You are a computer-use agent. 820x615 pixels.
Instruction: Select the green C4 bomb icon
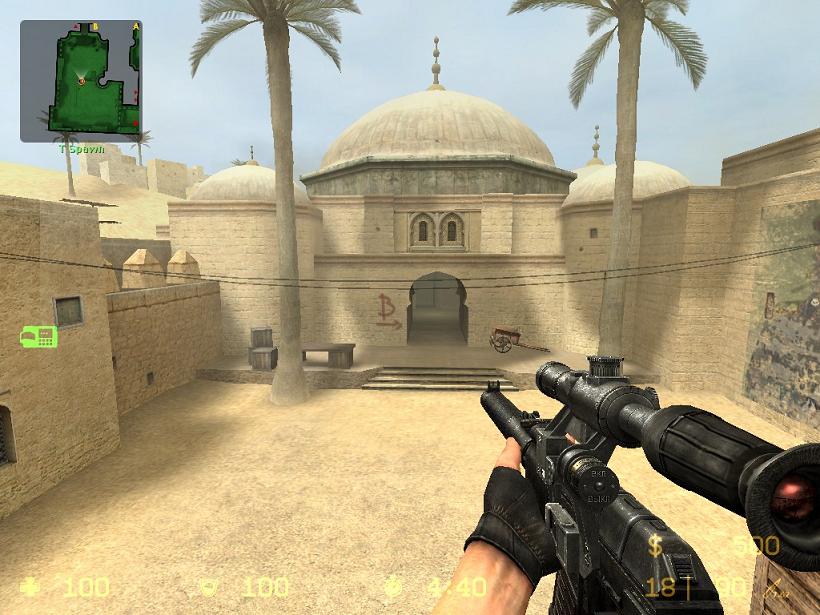[38, 336]
